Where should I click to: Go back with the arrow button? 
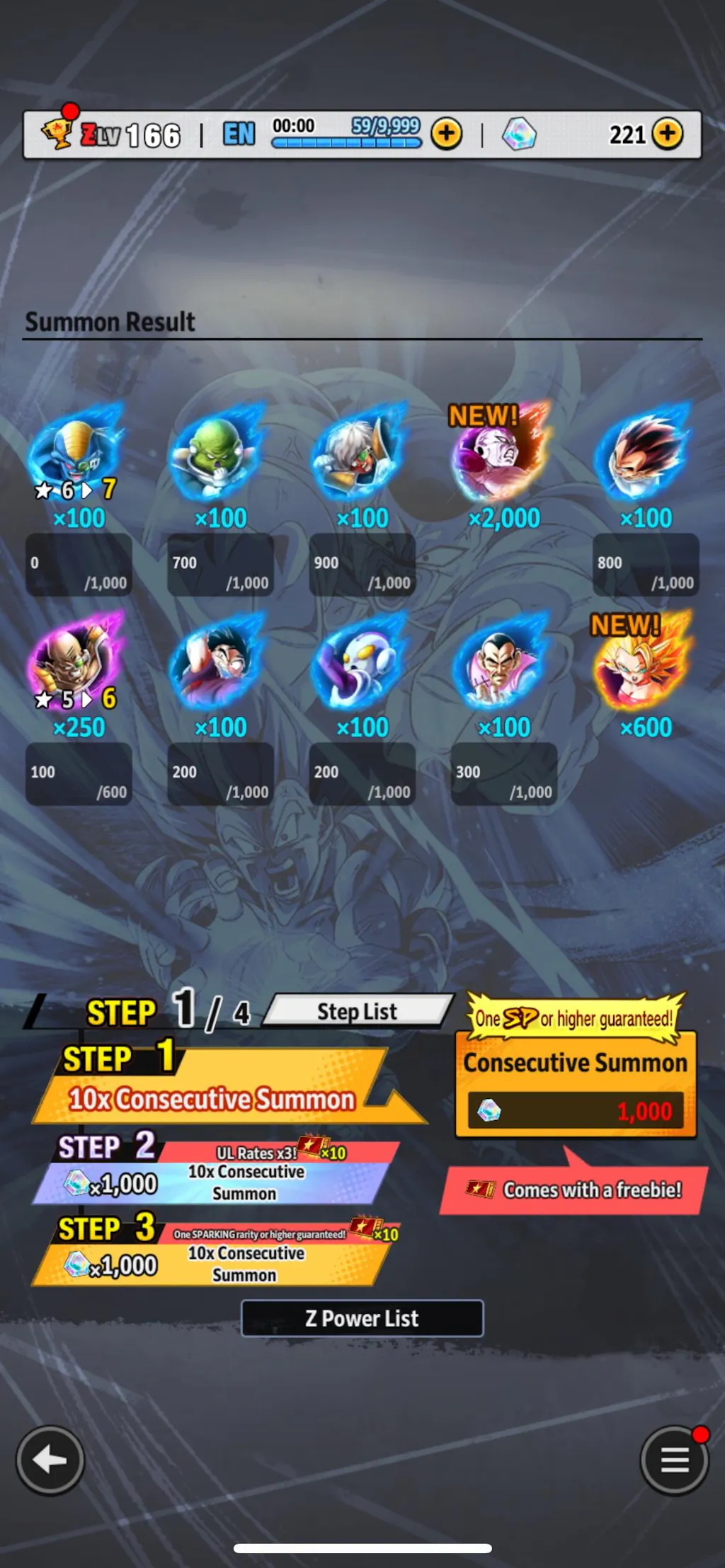click(50, 1460)
